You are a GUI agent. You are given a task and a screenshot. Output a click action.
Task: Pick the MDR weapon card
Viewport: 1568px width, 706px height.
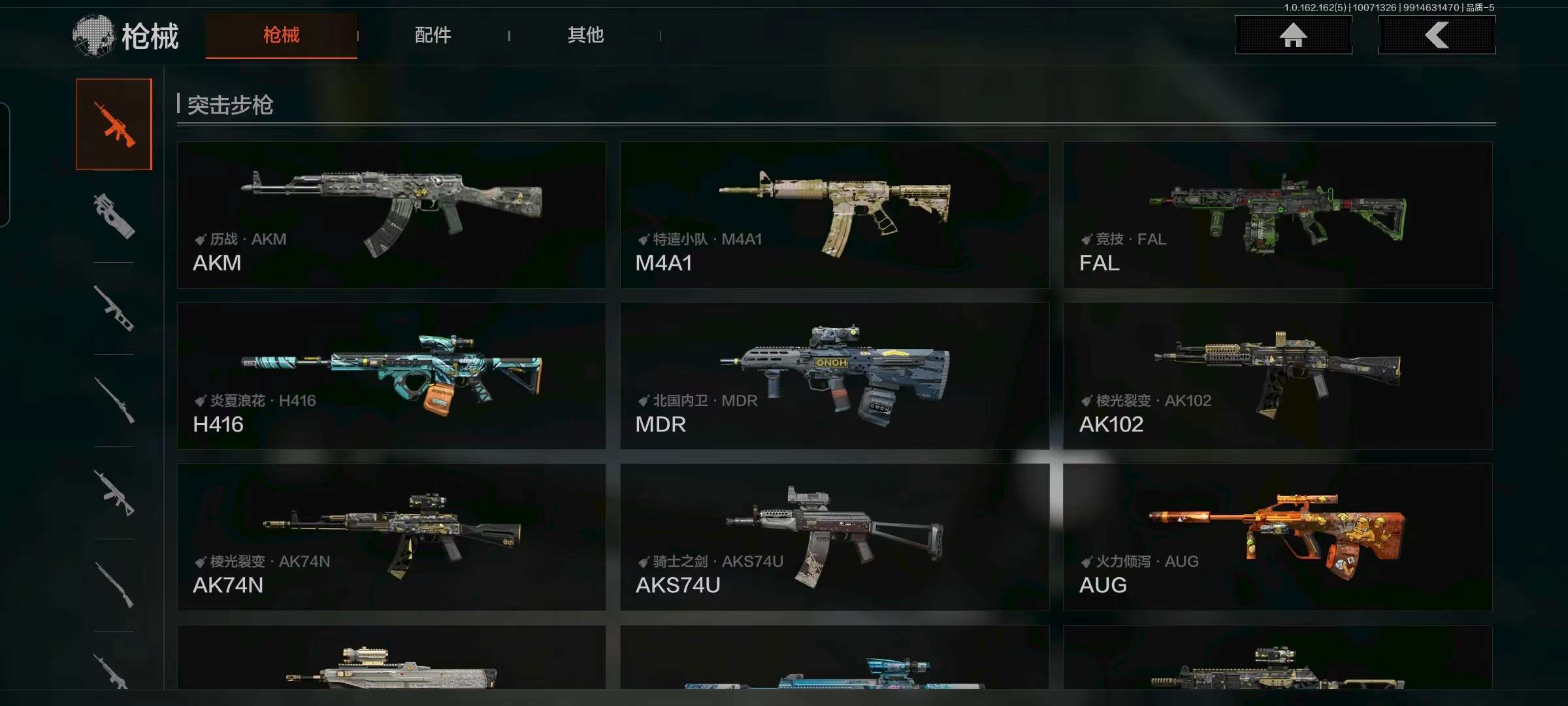pos(834,376)
